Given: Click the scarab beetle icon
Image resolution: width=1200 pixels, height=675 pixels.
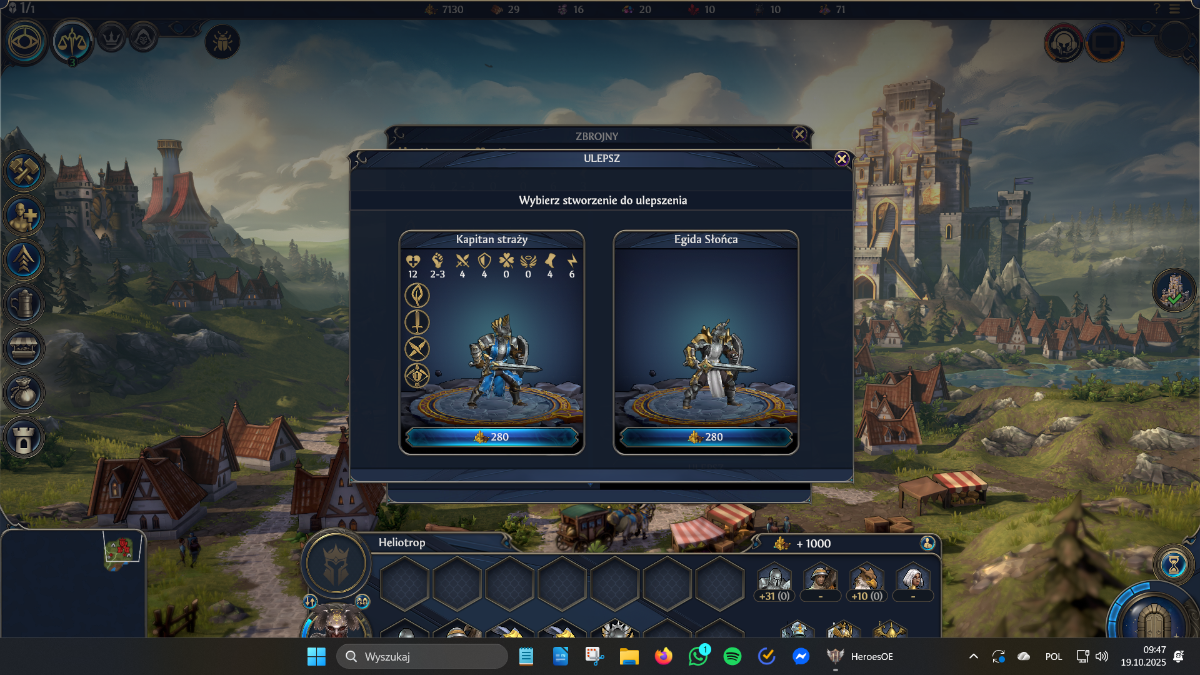Looking at the screenshot, I should (x=221, y=42).
